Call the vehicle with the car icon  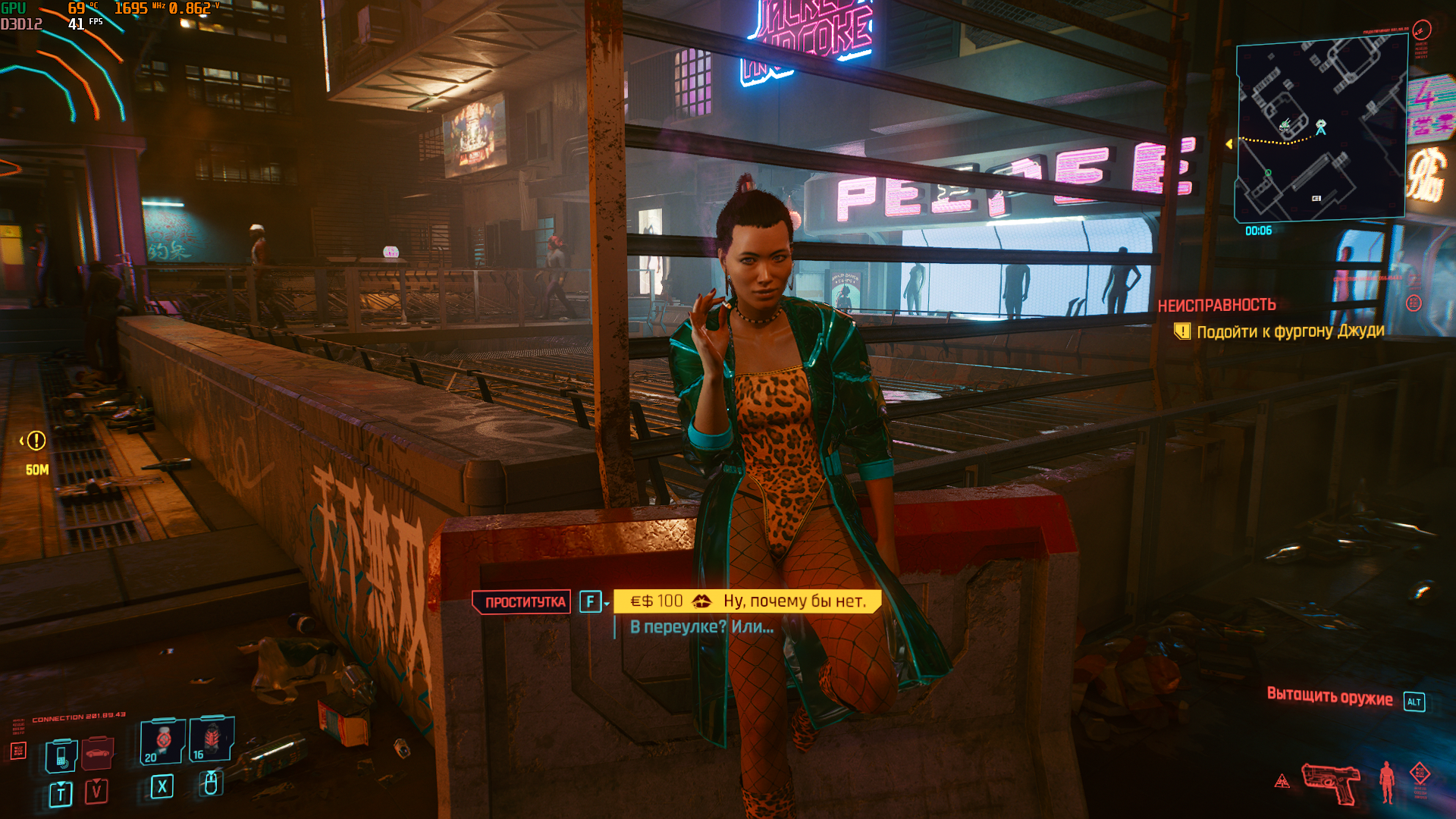tap(97, 753)
